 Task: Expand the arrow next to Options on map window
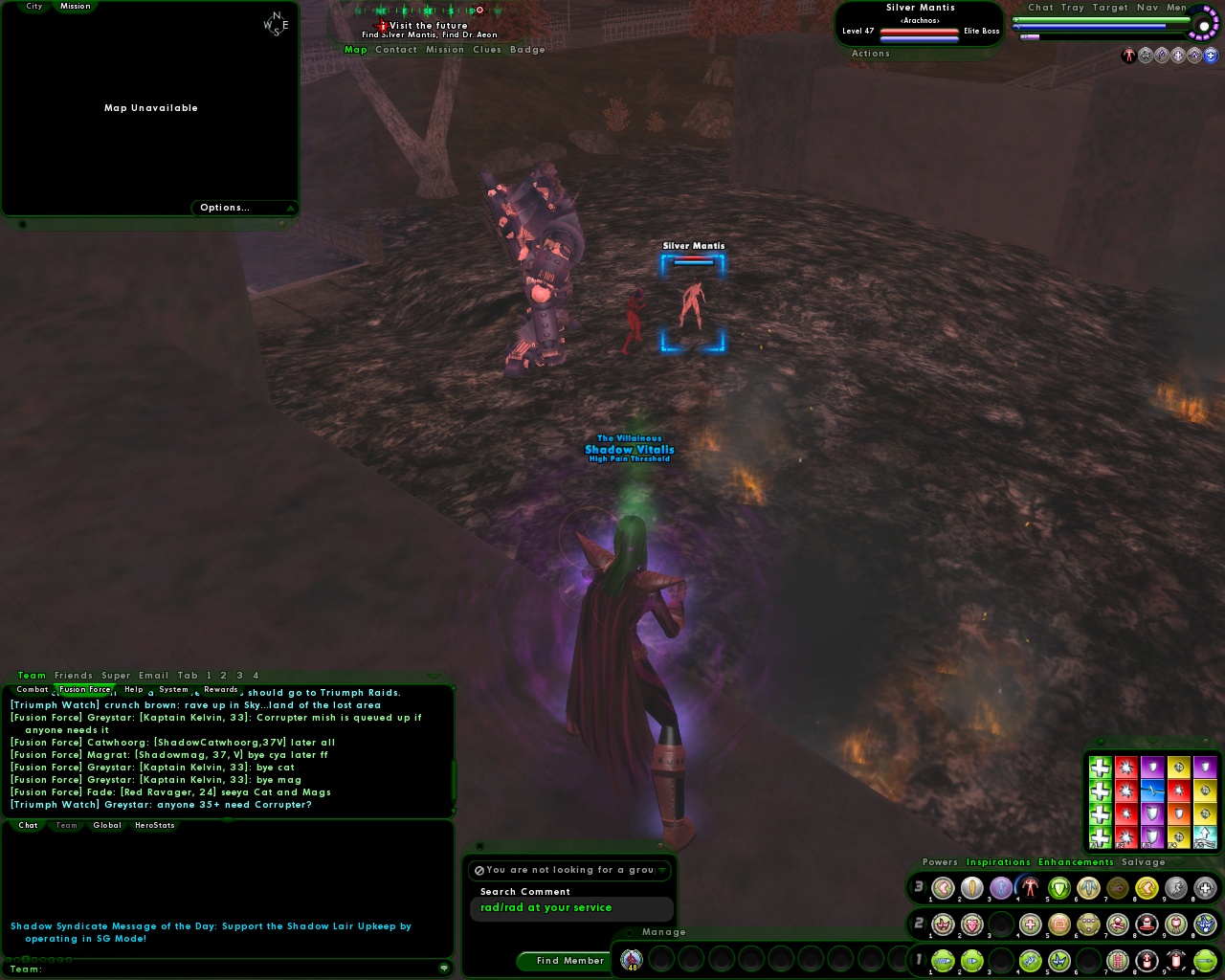tap(290, 208)
